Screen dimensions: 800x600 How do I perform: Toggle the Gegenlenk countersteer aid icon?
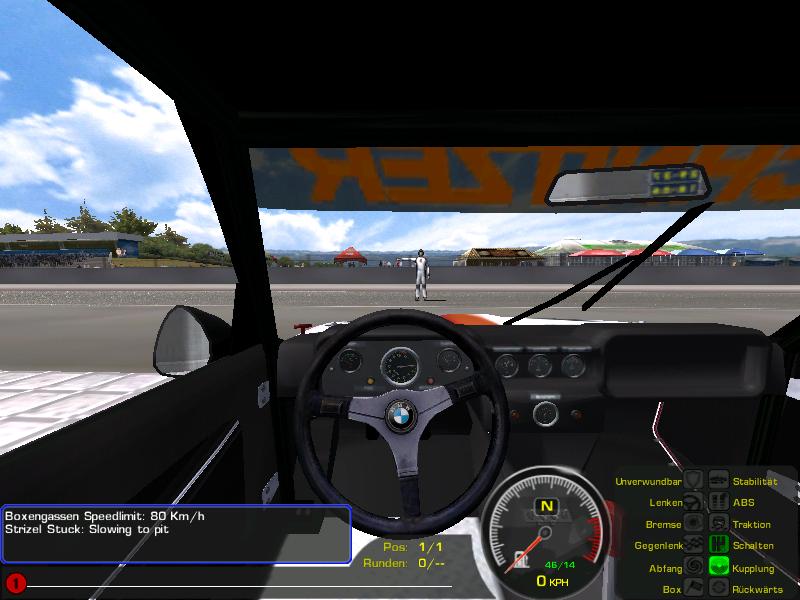pyautogui.click(x=694, y=546)
